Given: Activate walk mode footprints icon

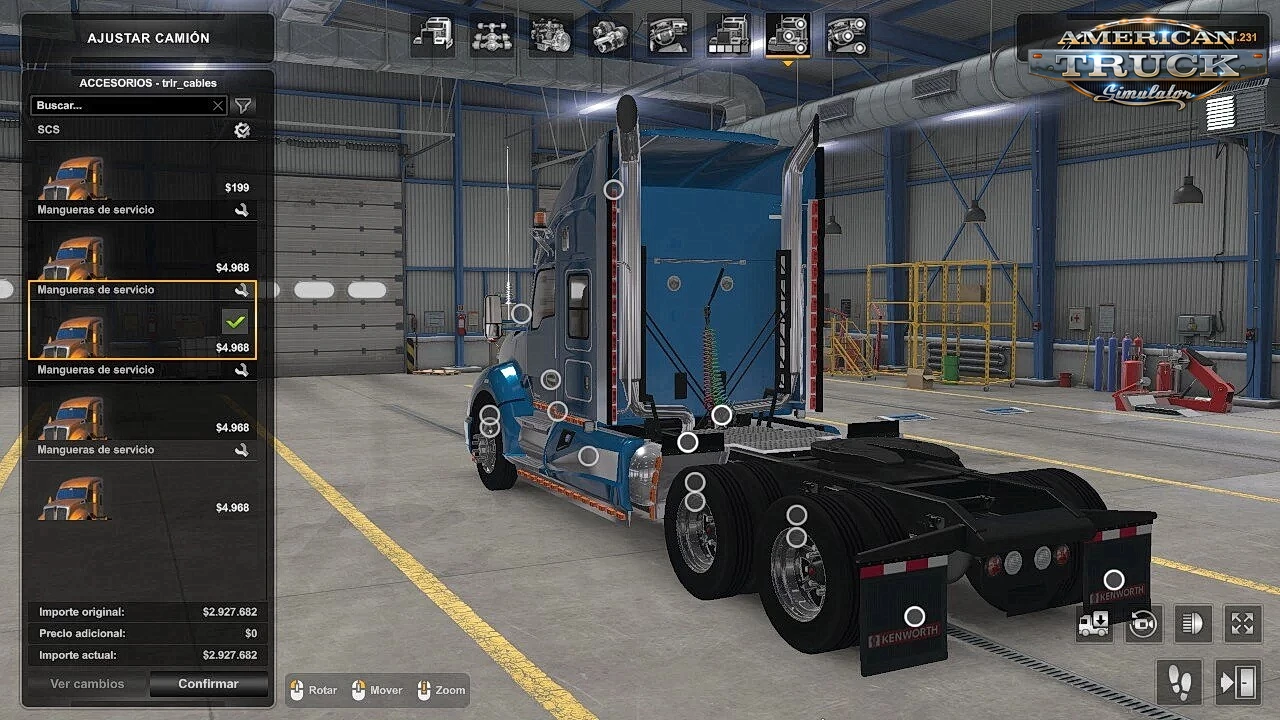Looking at the screenshot, I should pos(1179,683).
